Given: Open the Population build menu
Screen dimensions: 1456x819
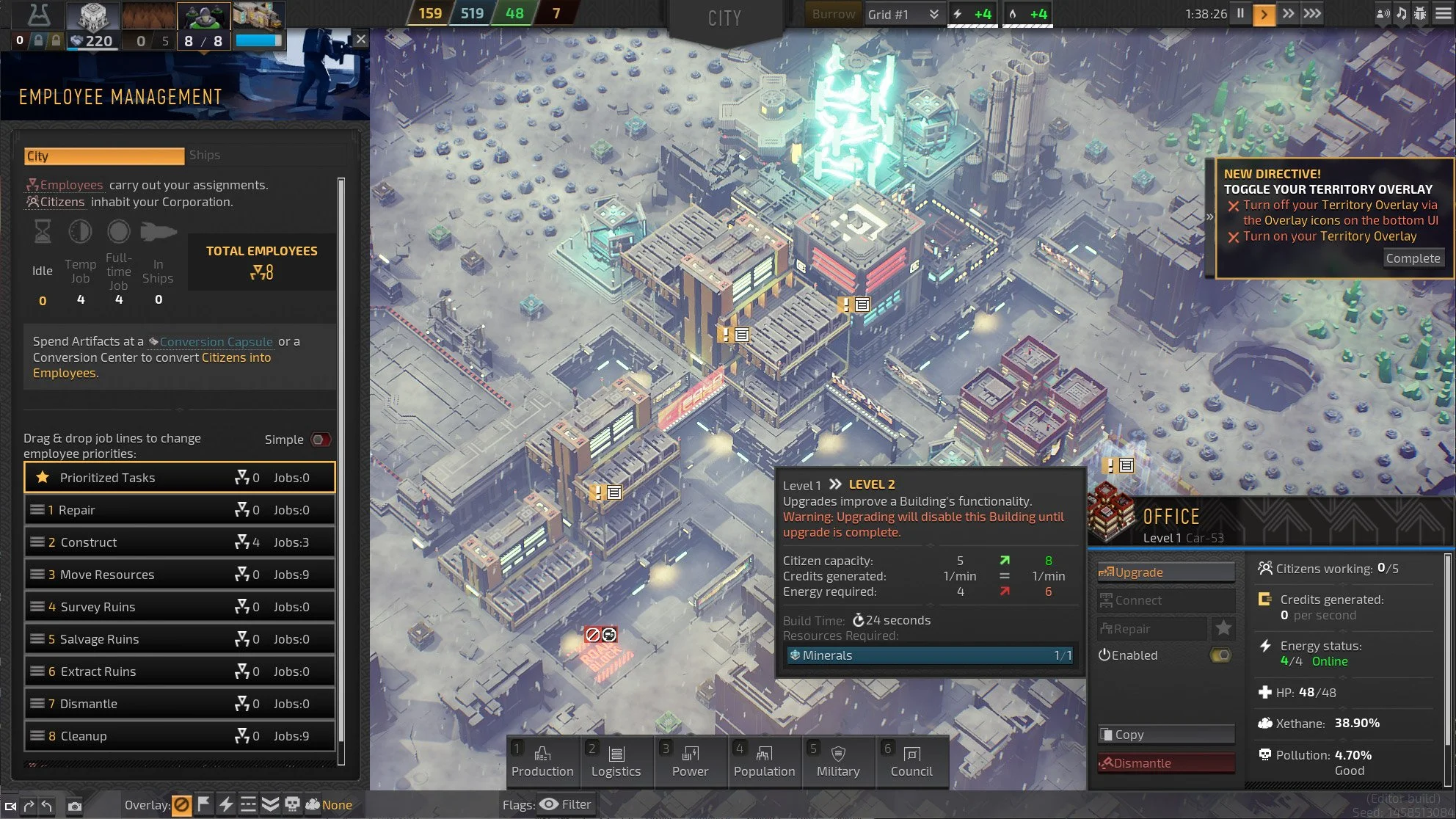Looking at the screenshot, I should [764, 762].
